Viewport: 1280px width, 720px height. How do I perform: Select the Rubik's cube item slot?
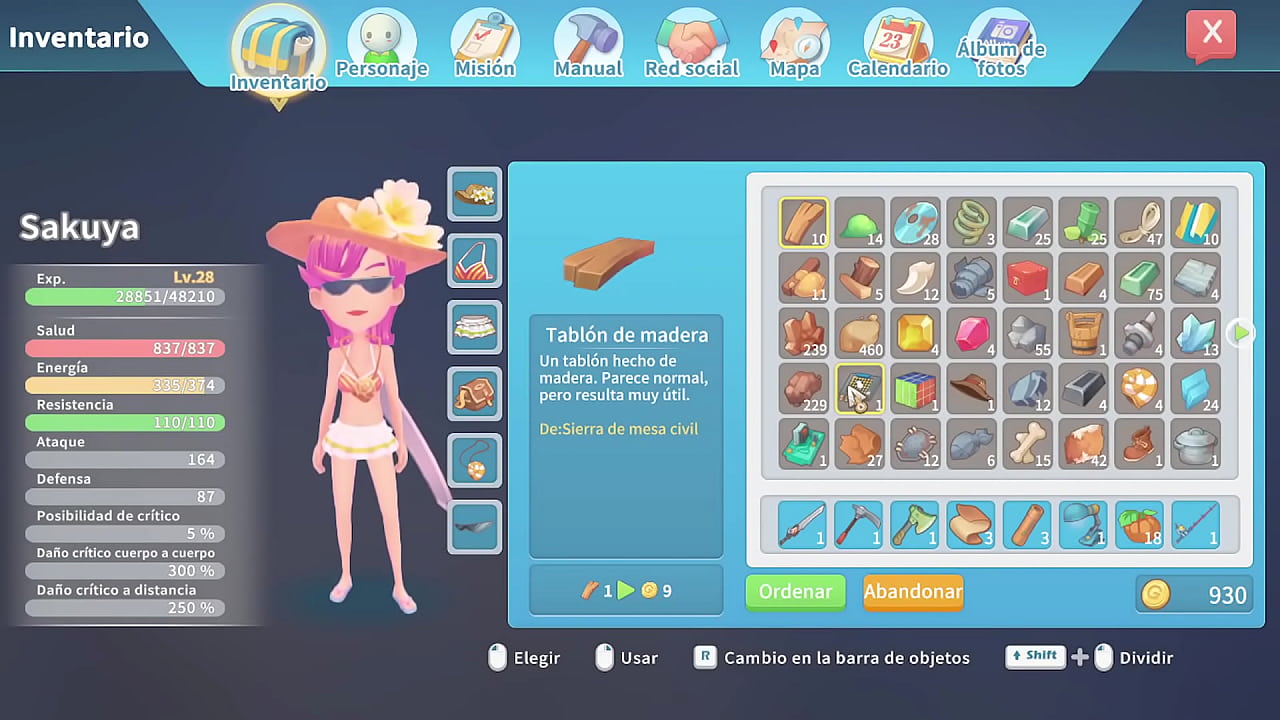coord(916,389)
